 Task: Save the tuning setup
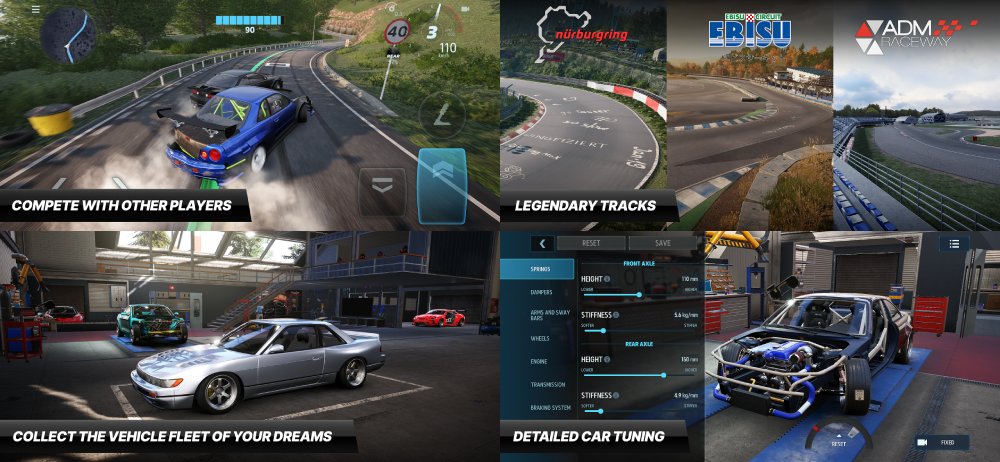point(662,243)
